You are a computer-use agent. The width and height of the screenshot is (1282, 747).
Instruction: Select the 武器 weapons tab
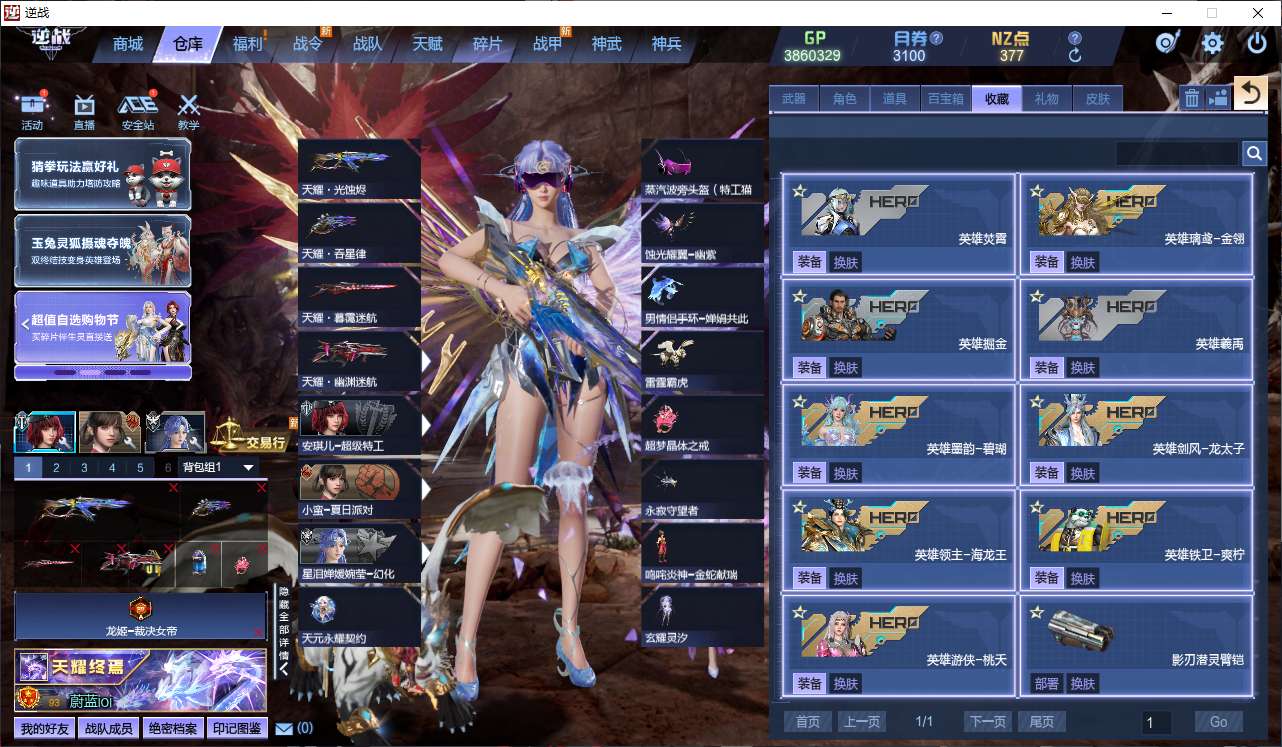tap(794, 98)
